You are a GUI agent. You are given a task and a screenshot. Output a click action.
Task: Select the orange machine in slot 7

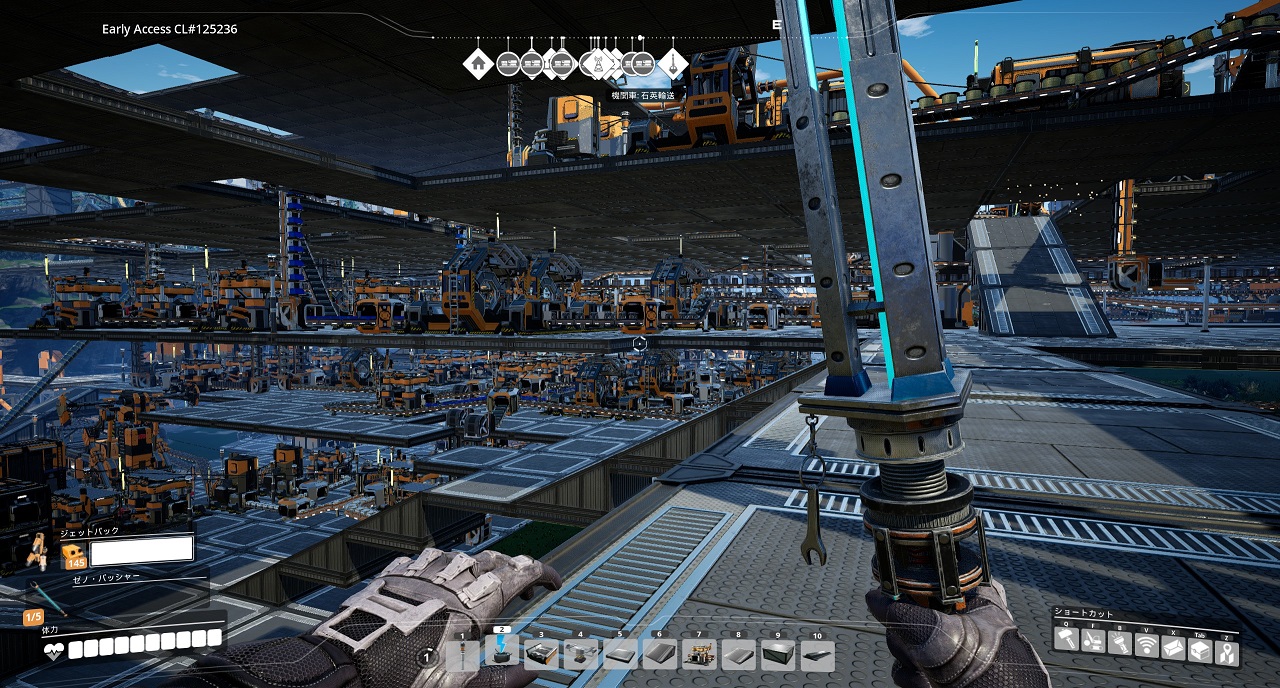coord(699,655)
